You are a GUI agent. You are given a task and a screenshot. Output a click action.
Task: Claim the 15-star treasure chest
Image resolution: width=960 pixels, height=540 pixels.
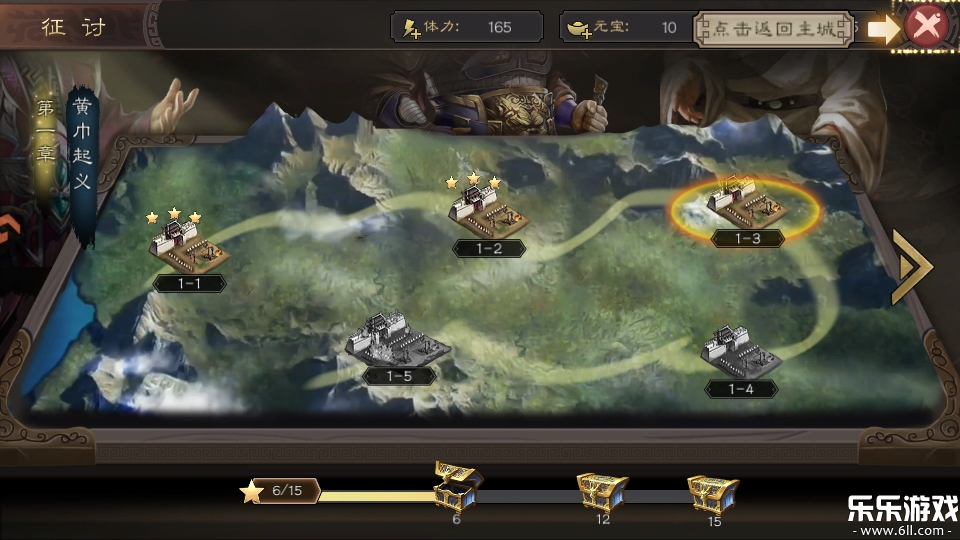(713, 492)
